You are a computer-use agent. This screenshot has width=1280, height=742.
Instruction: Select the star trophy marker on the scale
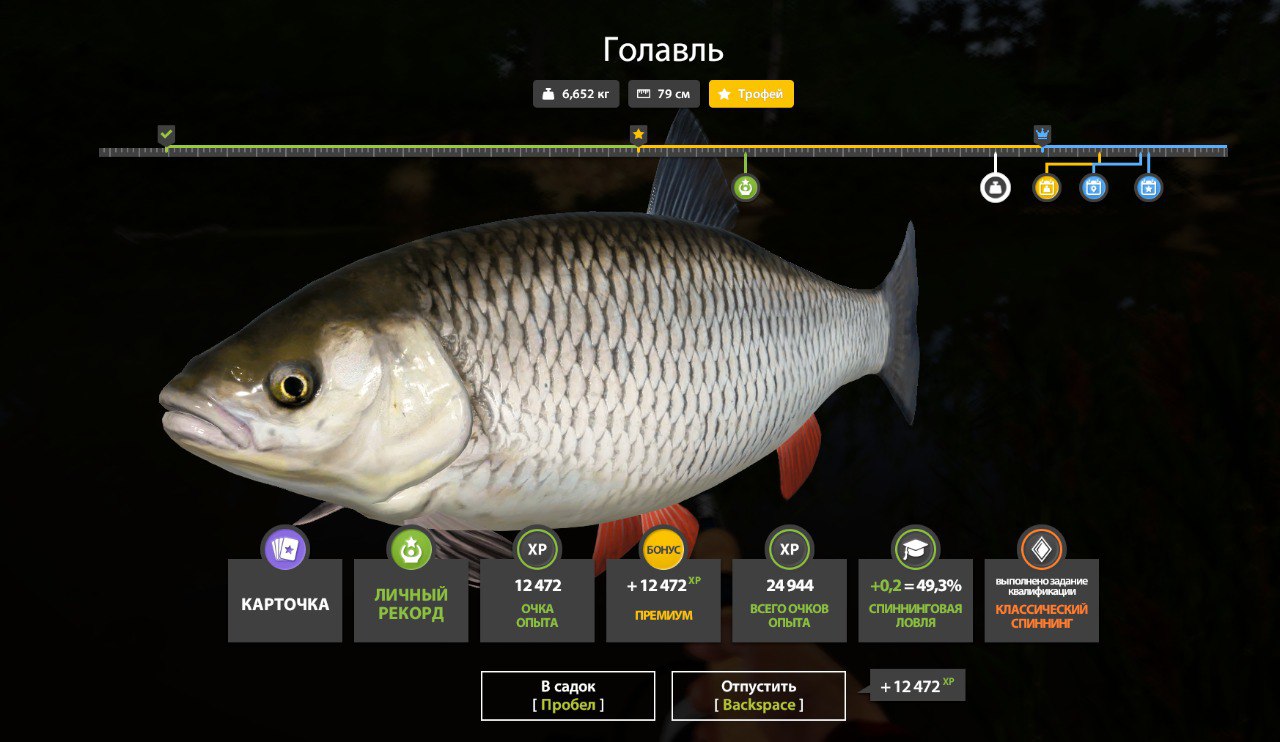[x=638, y=134]
